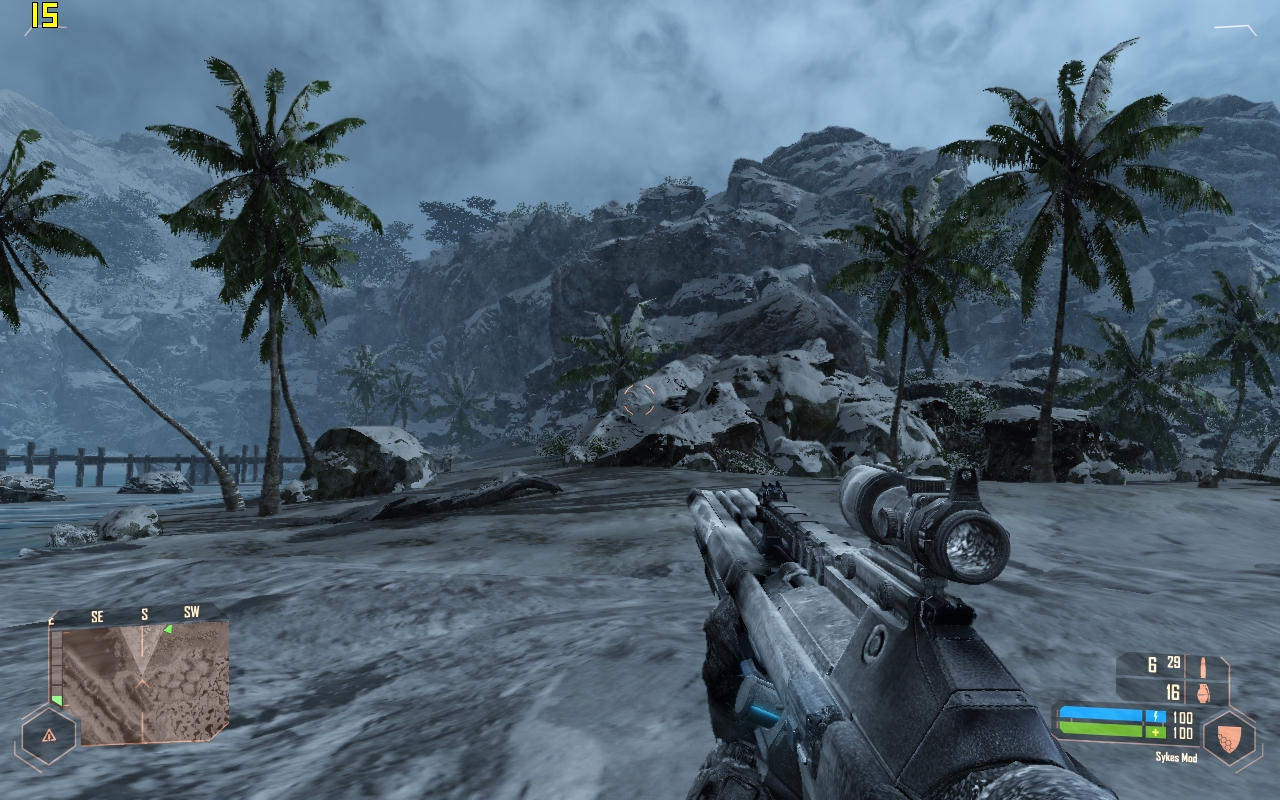
Task: Click the green cross health icon
Action: 1154,732
